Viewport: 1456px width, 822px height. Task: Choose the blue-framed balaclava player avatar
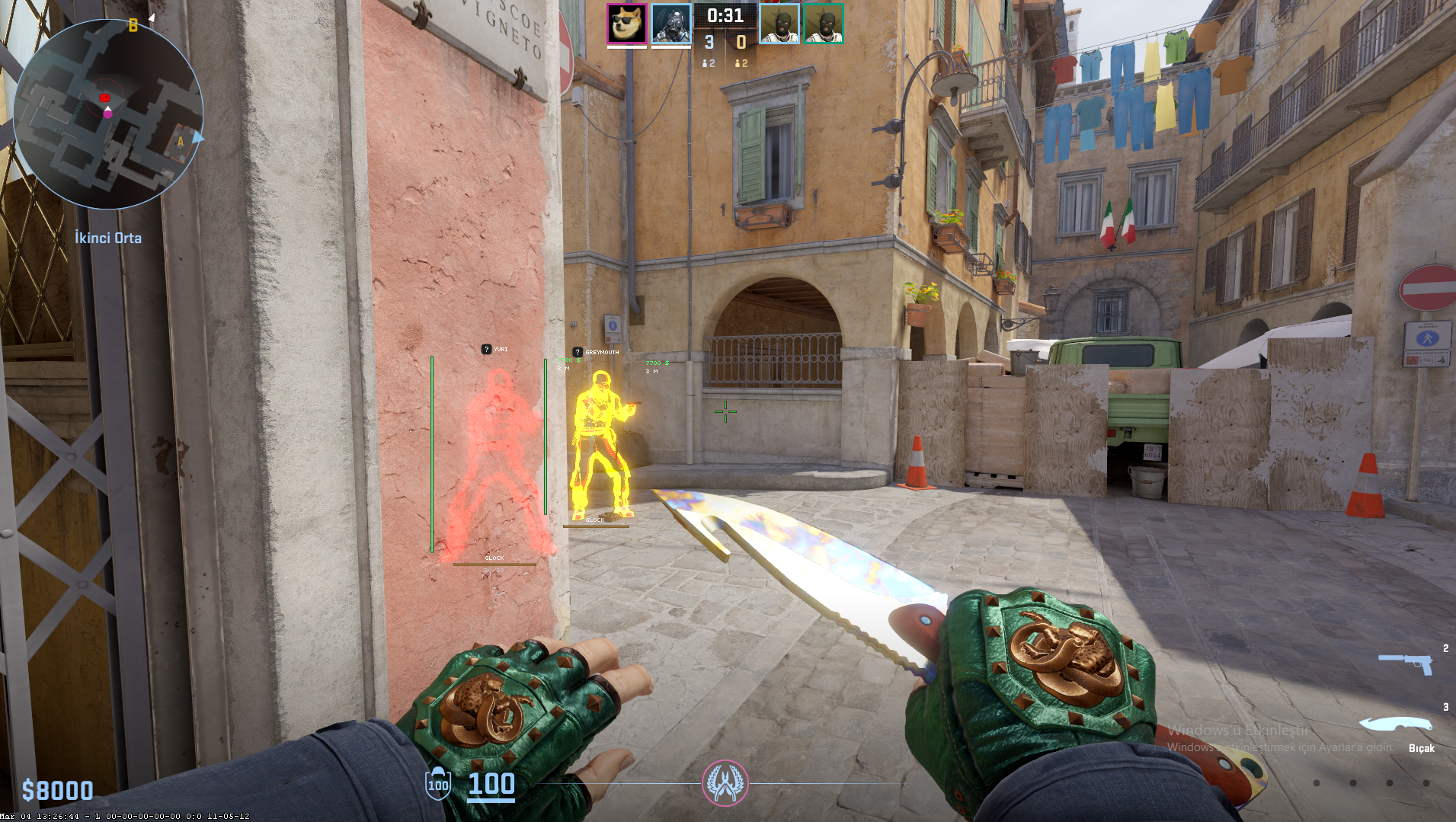[779, 24]
